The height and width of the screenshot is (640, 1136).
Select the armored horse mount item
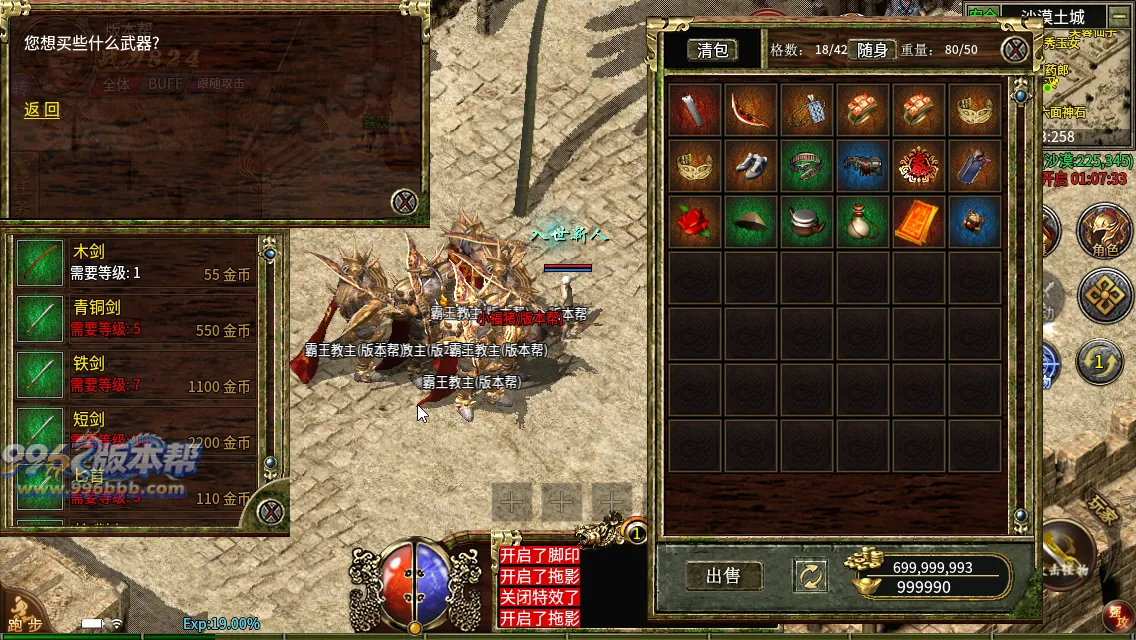tap(862, 166)
